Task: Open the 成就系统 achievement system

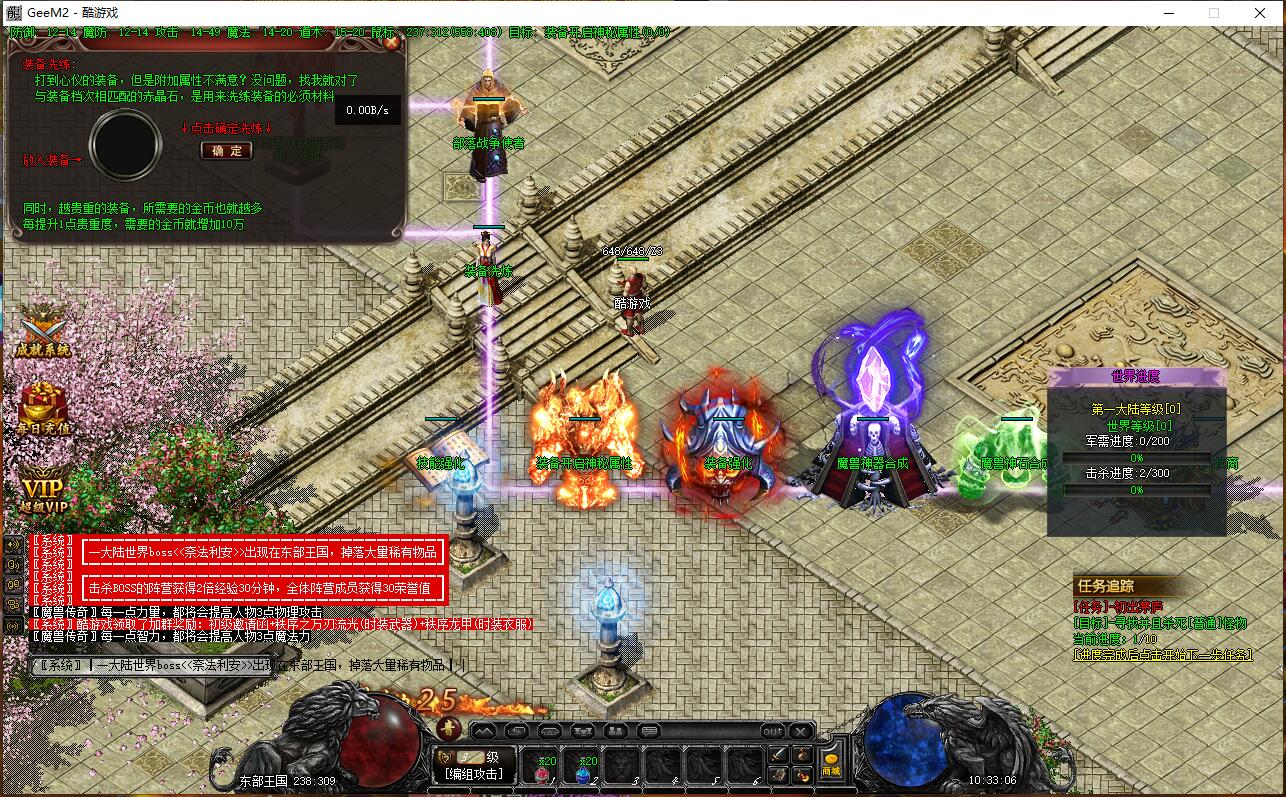Action: (43, 332)
